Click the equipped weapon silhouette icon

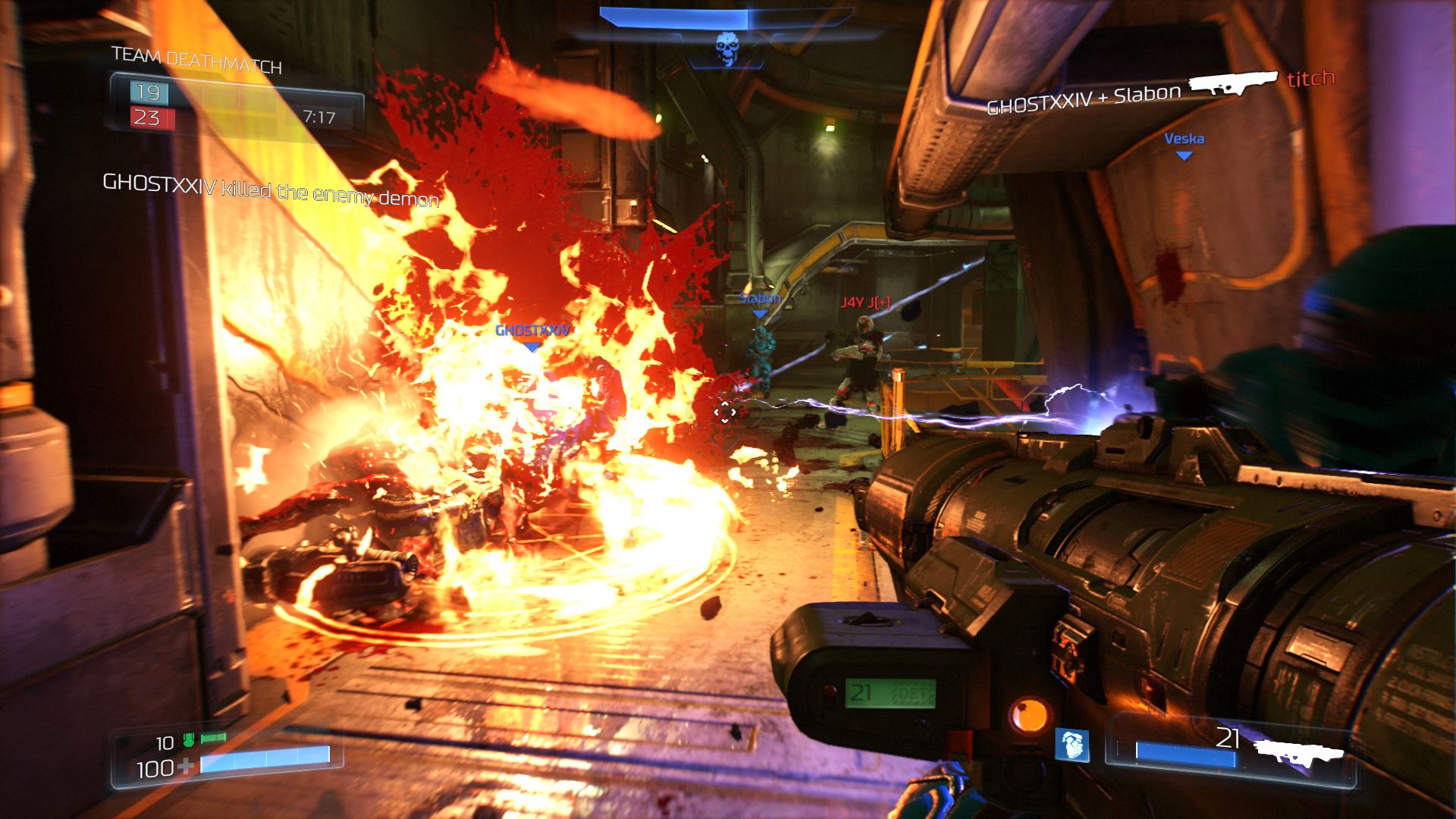pos(1298,753)
